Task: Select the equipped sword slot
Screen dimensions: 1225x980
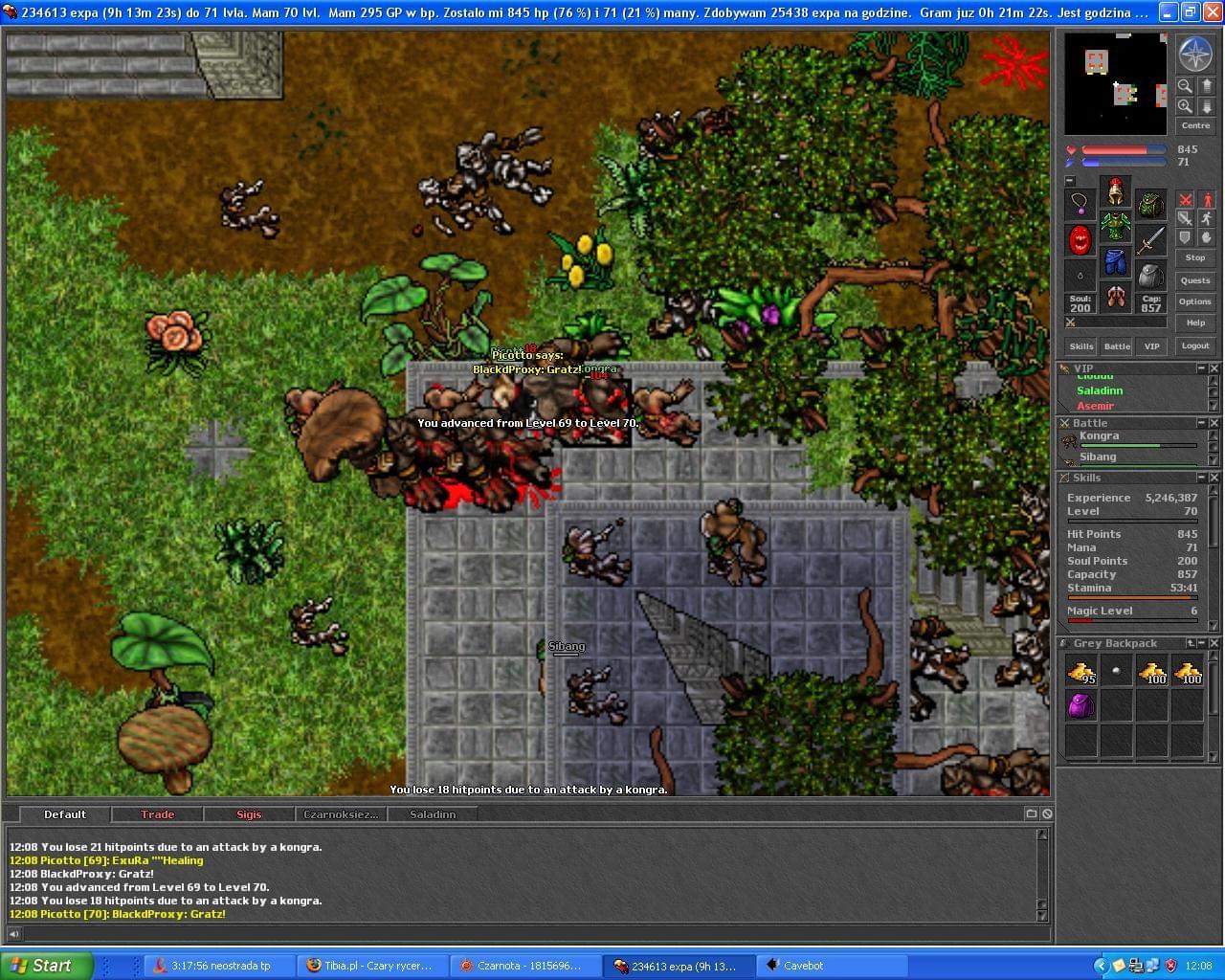Action: (x=1150, y=239)
